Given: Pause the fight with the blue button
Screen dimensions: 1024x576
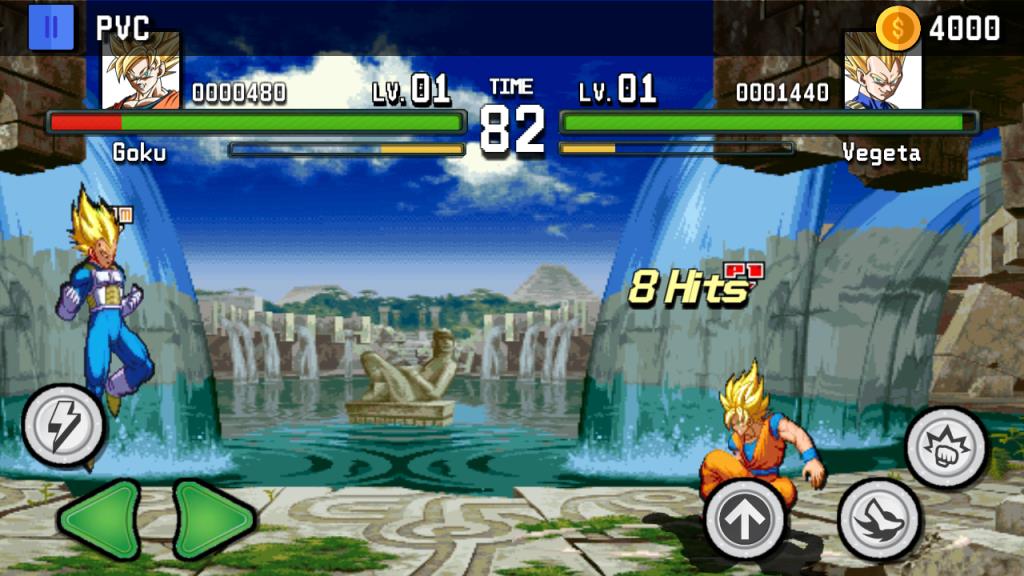Looking at the screenshot, I should [x=51, y=27].
